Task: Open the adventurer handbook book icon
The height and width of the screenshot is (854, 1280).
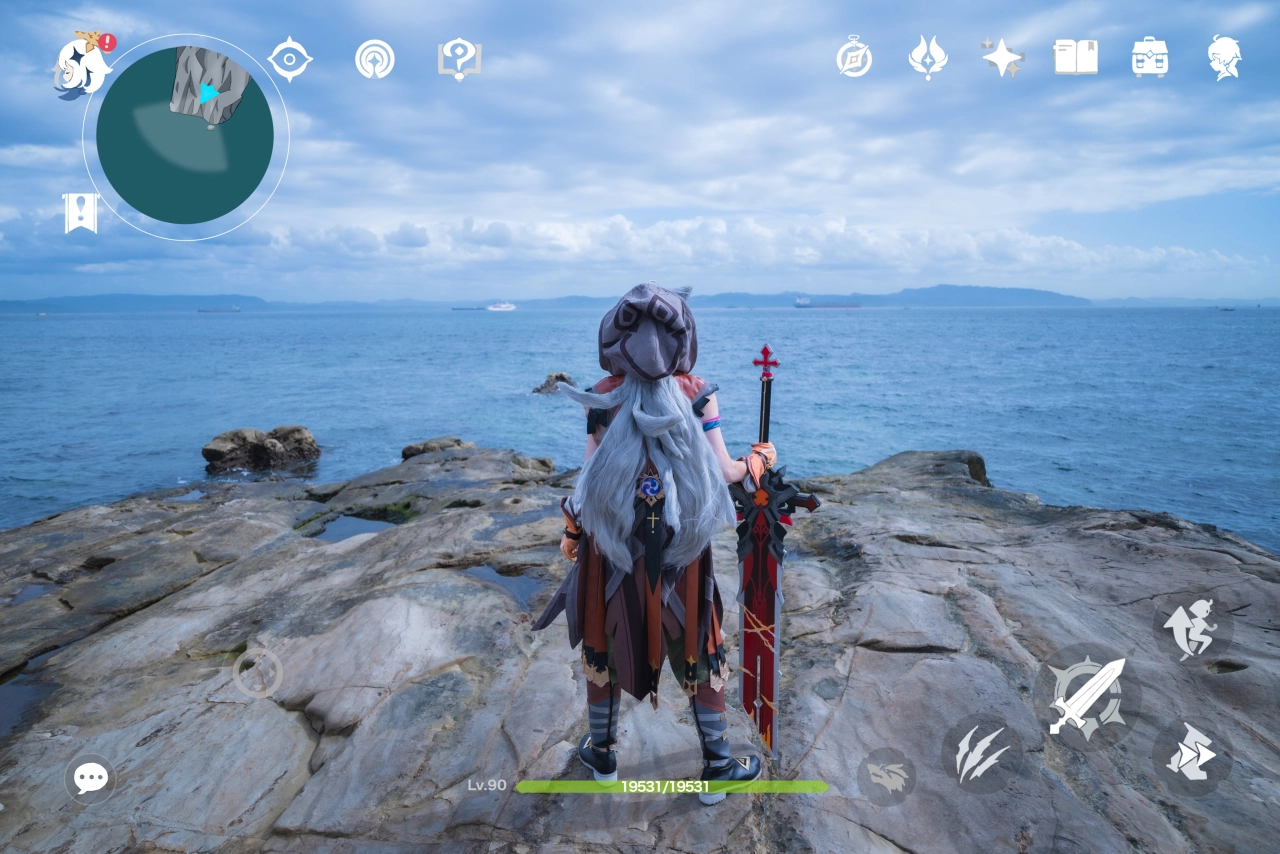Action: pyautogui.click(x=1075, y=57)
